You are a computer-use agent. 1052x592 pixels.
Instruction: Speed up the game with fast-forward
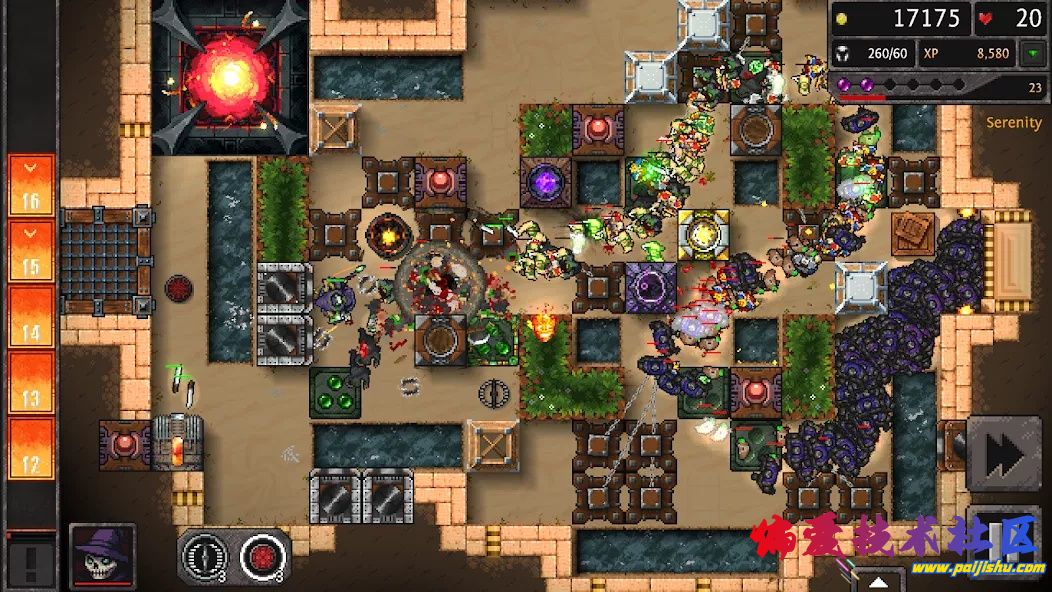pyautogui.click(x=1003, y=453)
